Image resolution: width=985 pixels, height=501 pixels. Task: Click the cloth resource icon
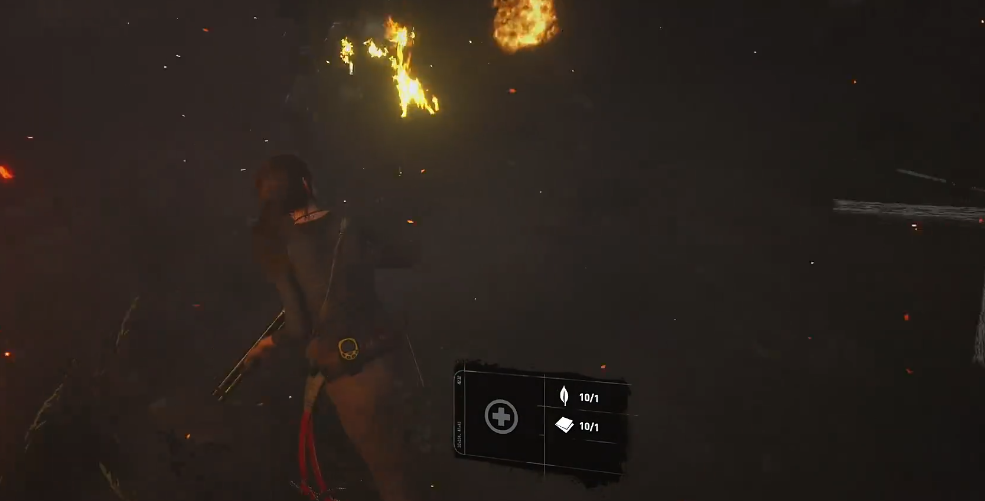(x=564, y=426)
